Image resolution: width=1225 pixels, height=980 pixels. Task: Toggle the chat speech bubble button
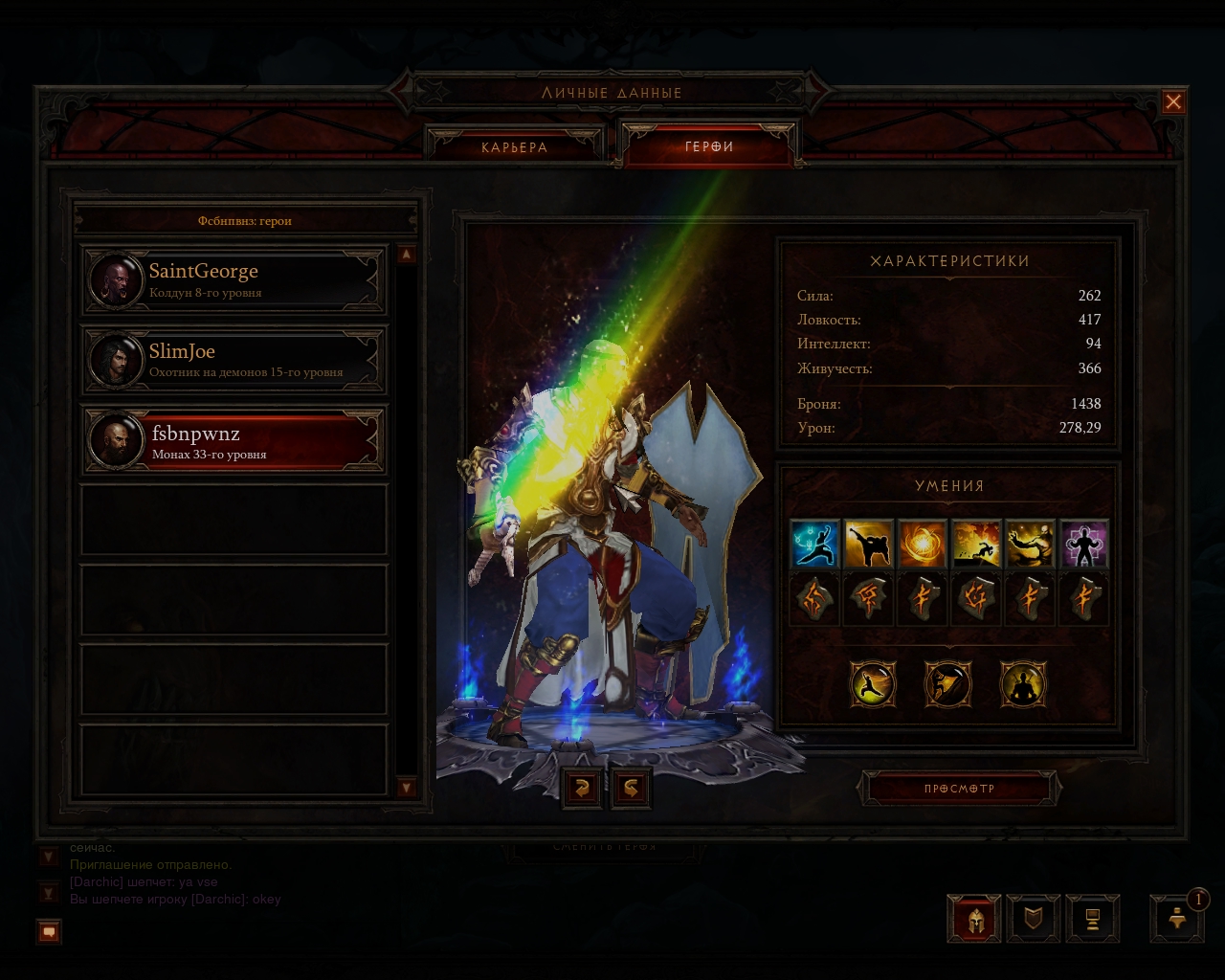point(50,930)
